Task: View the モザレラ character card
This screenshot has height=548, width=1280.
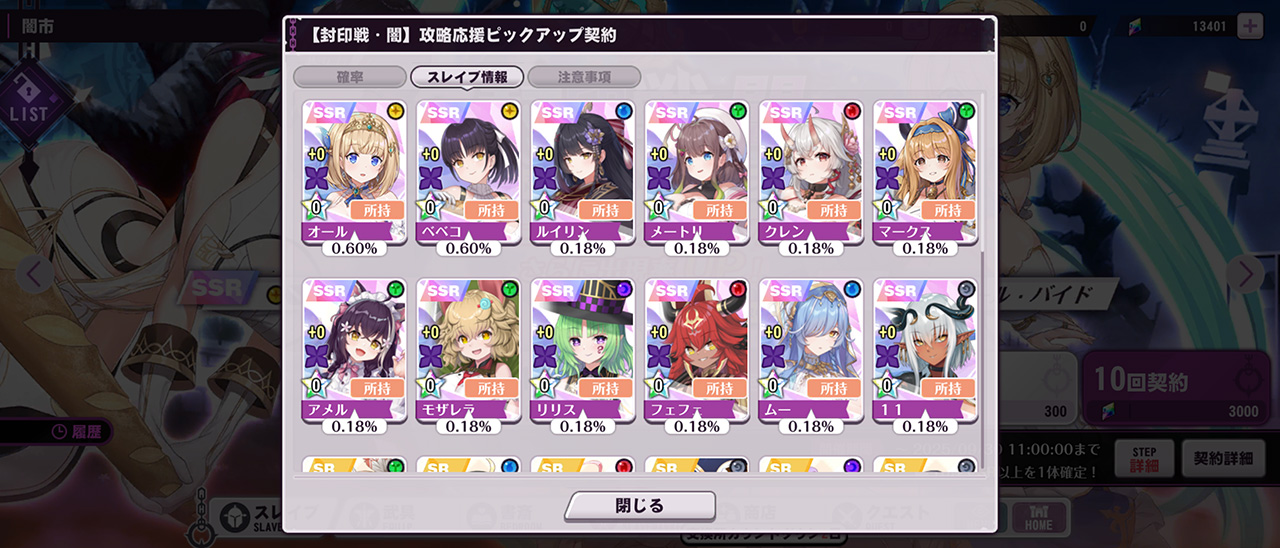Action: pyautogui.click(x=468, y=349)
